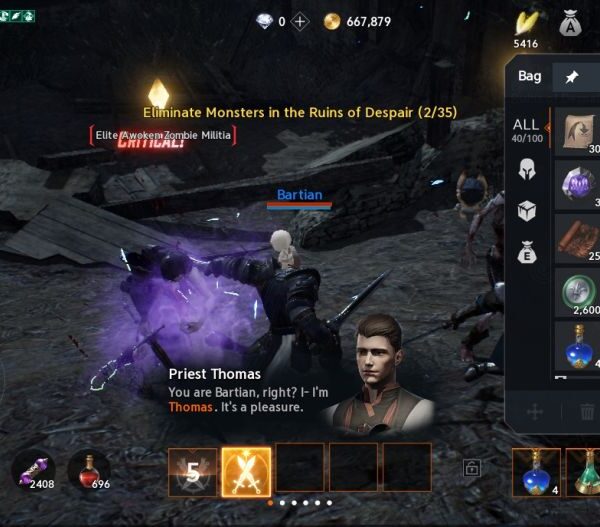Toggle the hotbar lock icon
The image size is (600, 527).
pyautogui.click(x=470, y=466)
